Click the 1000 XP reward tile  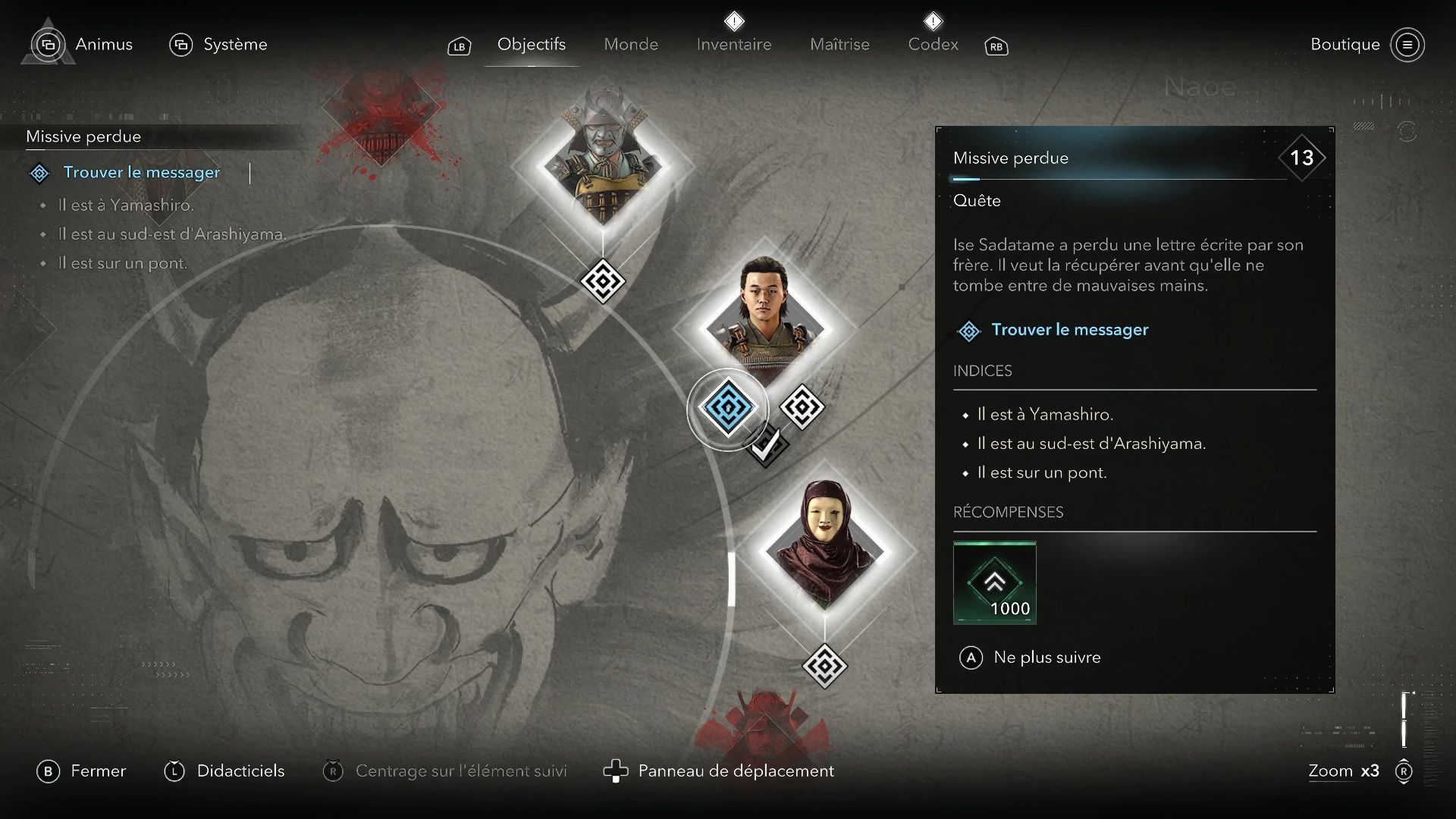pyautogui.click(x=994, y=582)
